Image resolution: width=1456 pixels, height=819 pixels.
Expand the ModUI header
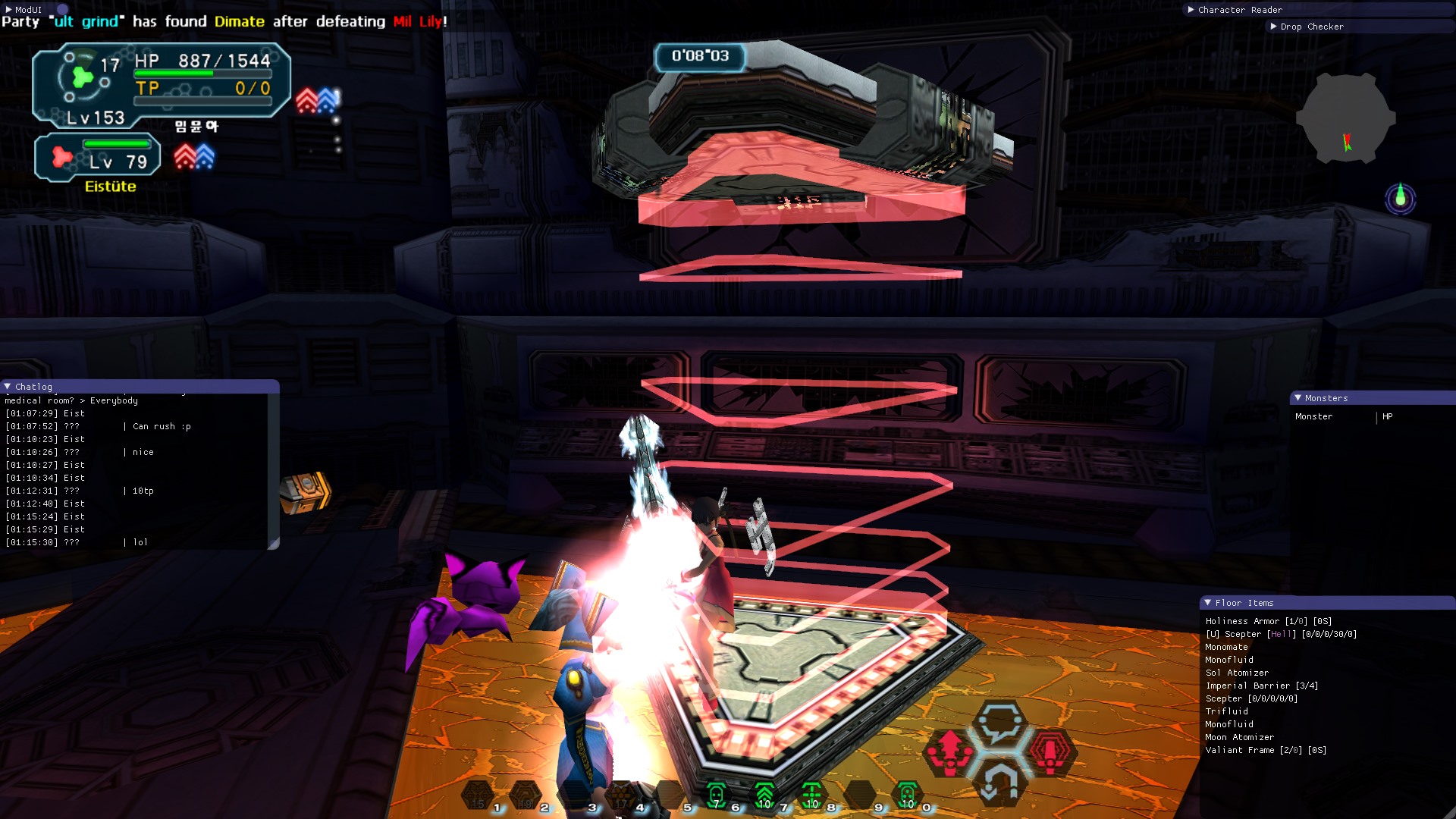pyautogui.click(x=8, y=10)
